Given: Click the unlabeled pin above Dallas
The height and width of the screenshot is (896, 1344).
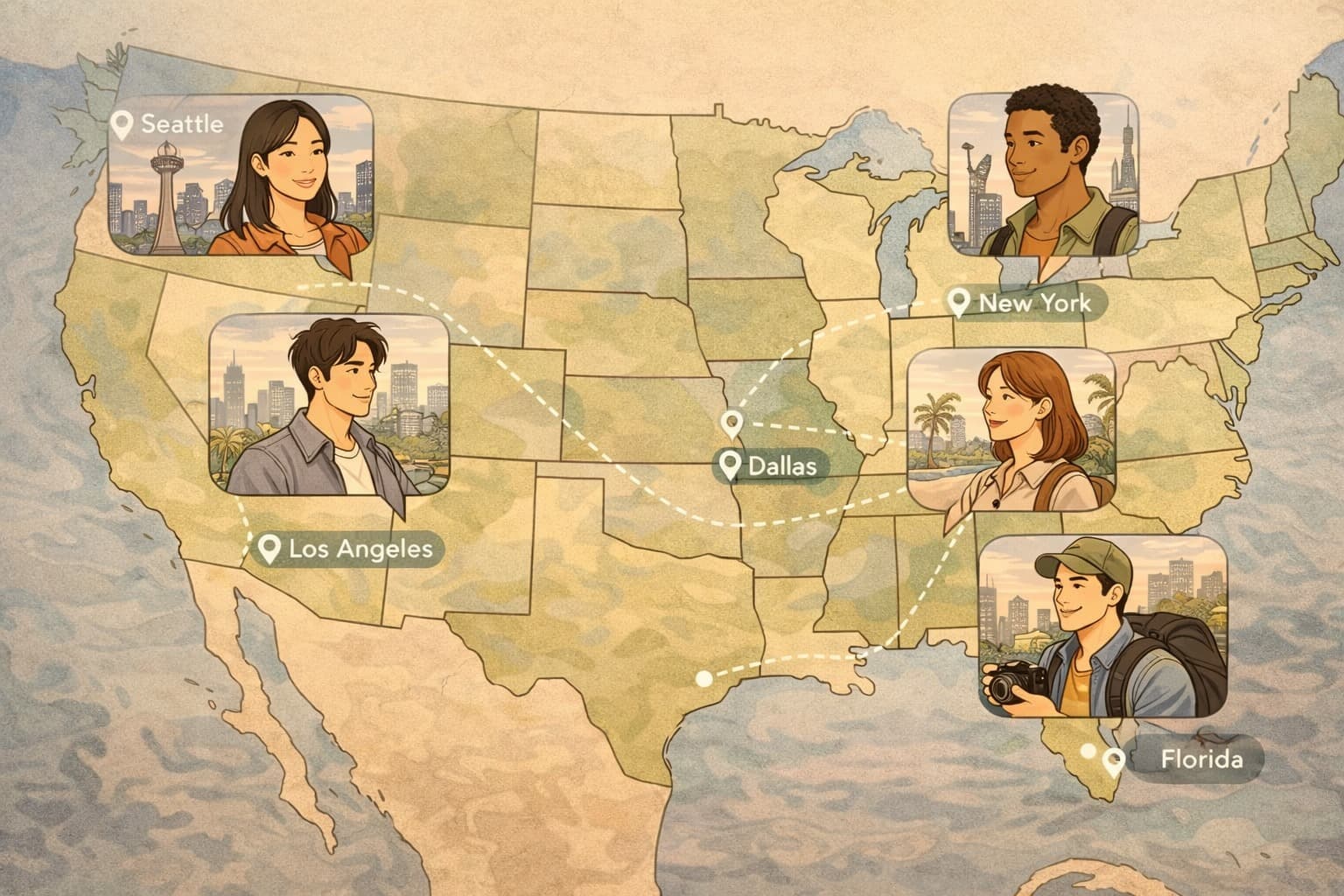Looking at the screenshot, I should click(x=731, y=424).
